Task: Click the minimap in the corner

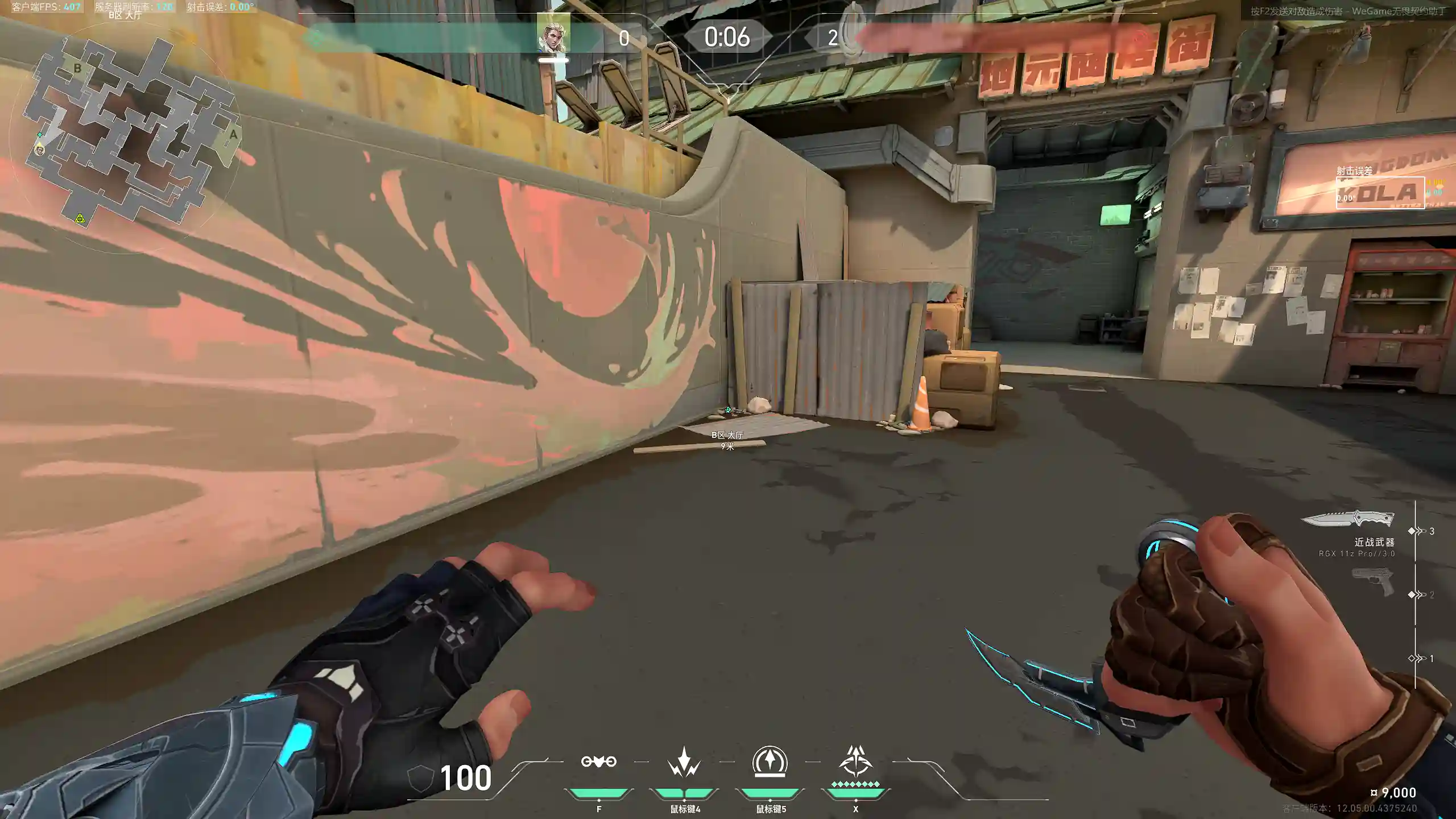Action: (x=131, y=134)
